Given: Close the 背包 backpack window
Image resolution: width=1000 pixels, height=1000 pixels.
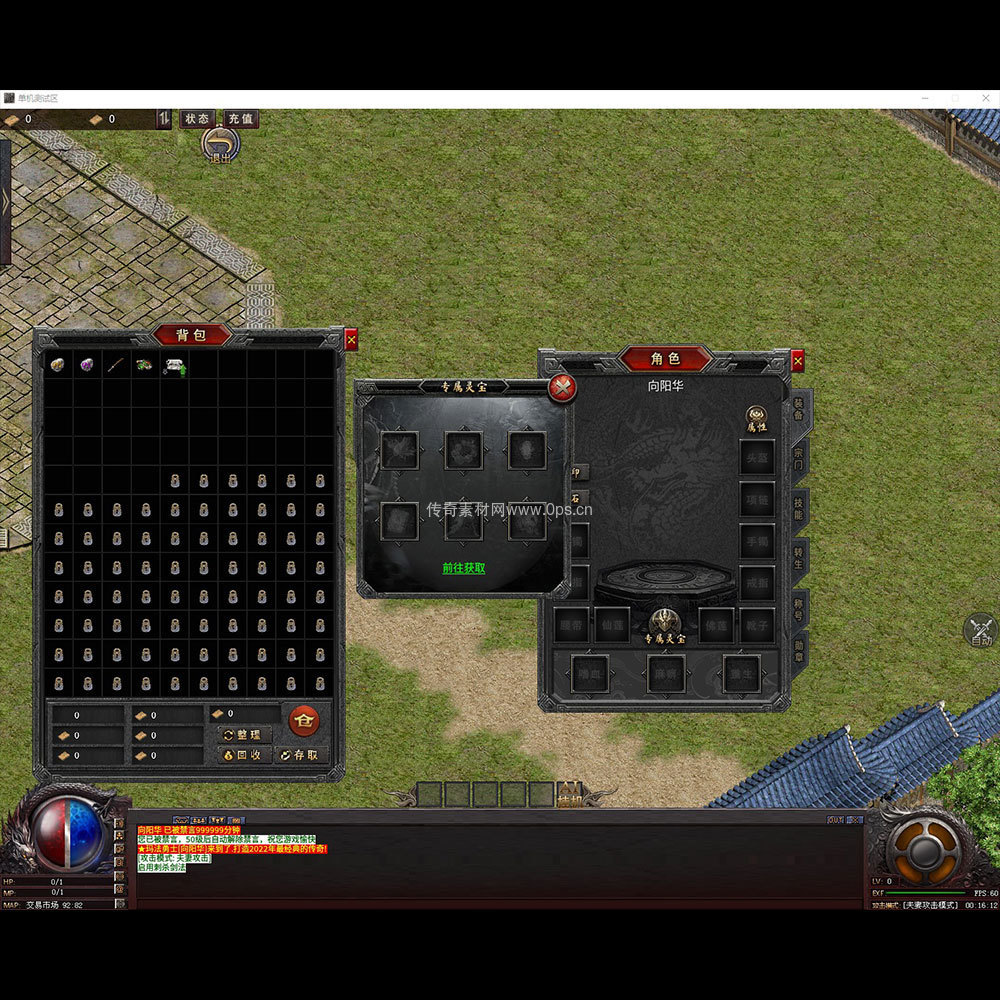Looking at the screenshot, I should tap(351, 340).
